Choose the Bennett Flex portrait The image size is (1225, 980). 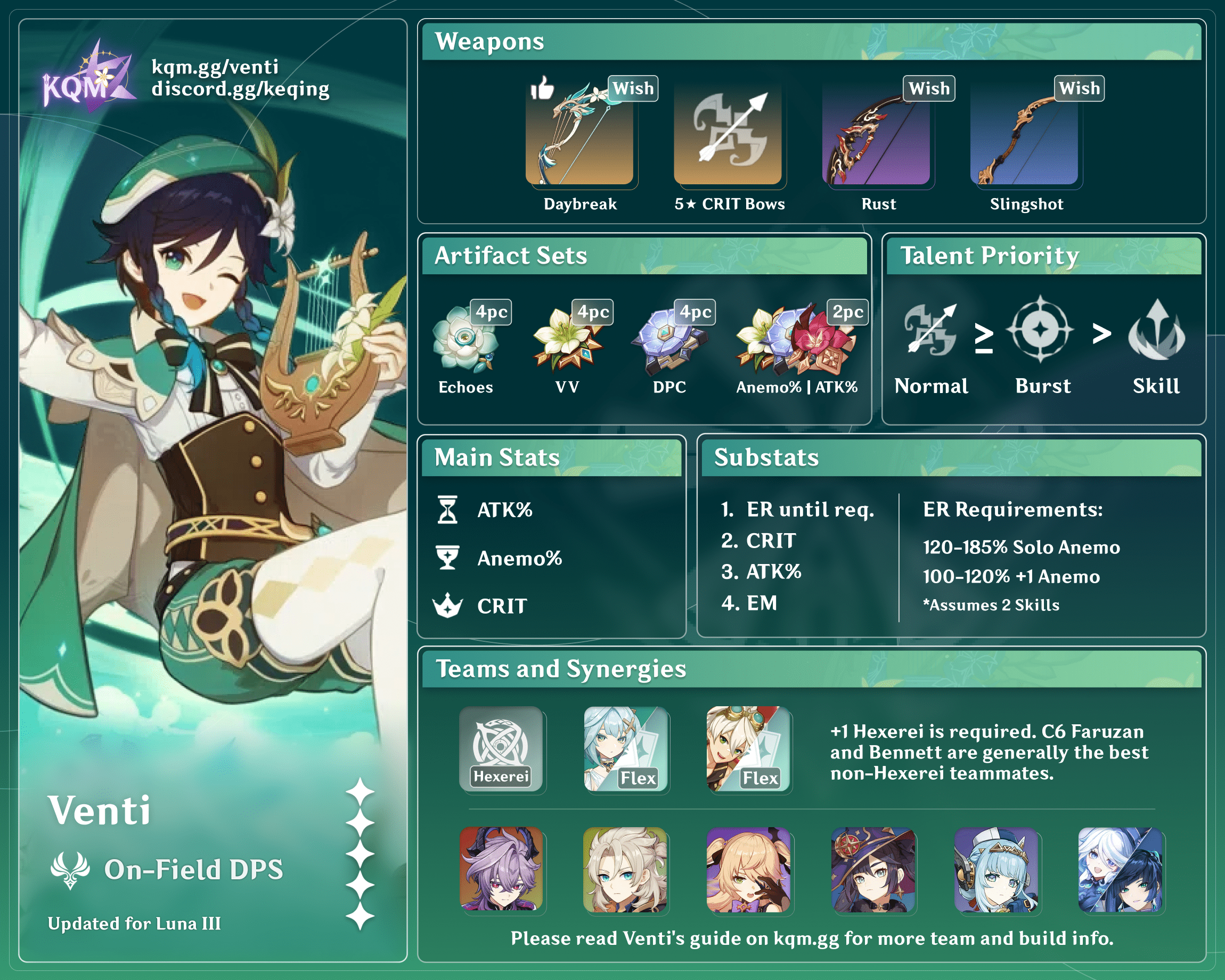pos(748,749)
